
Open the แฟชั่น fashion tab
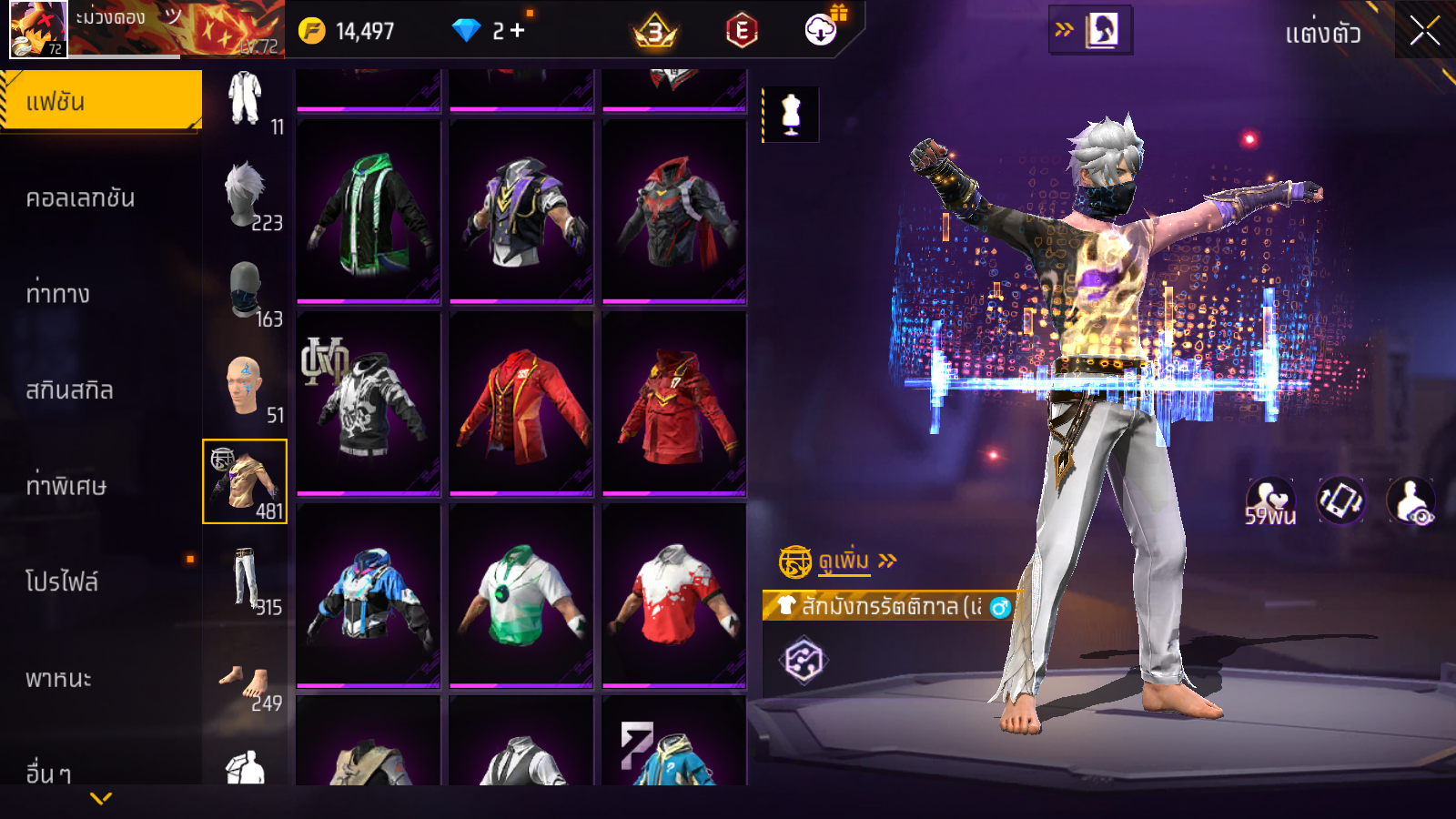point(101,102)
